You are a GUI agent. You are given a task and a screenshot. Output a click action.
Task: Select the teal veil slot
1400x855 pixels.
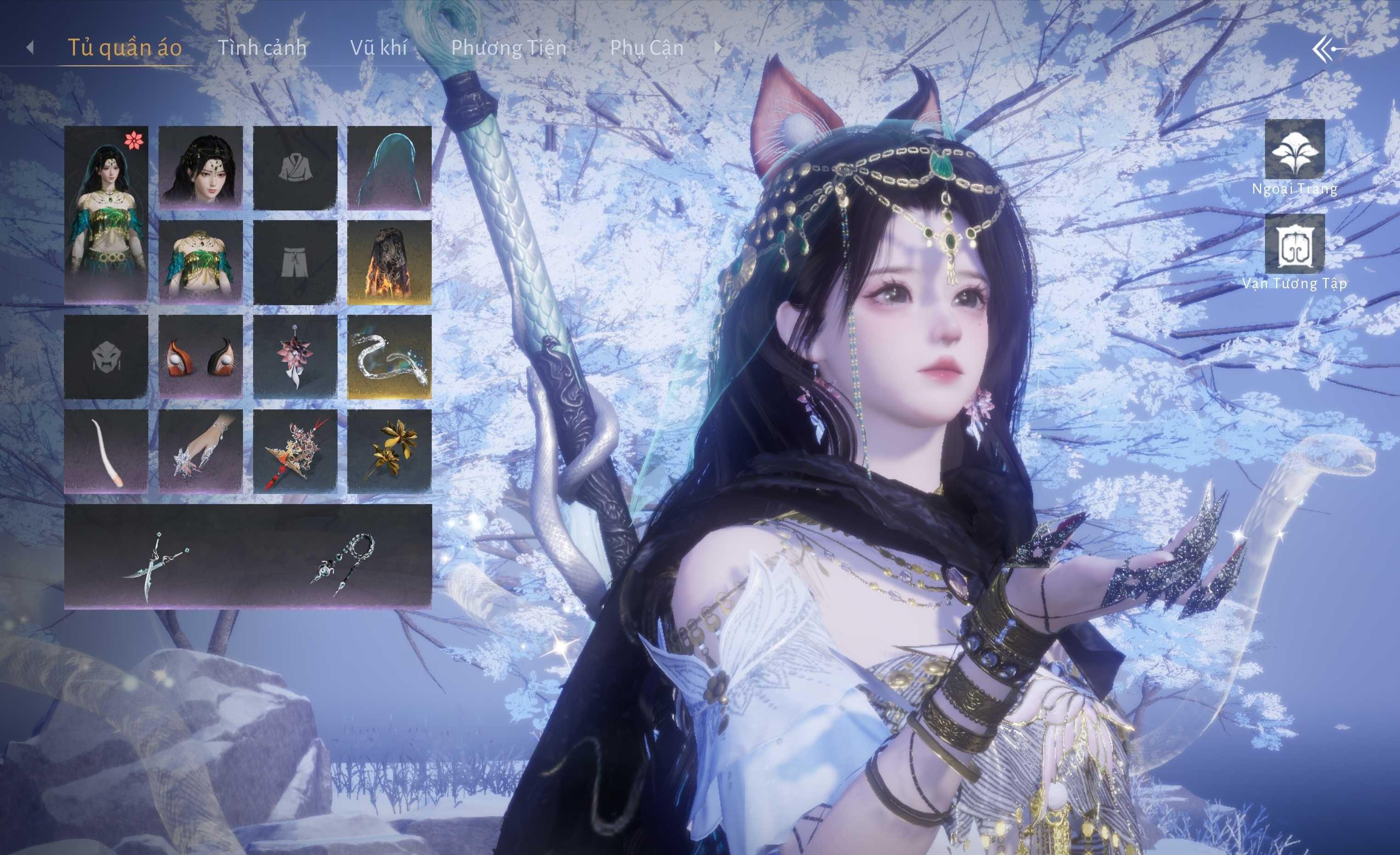click(x=389, y=167)
